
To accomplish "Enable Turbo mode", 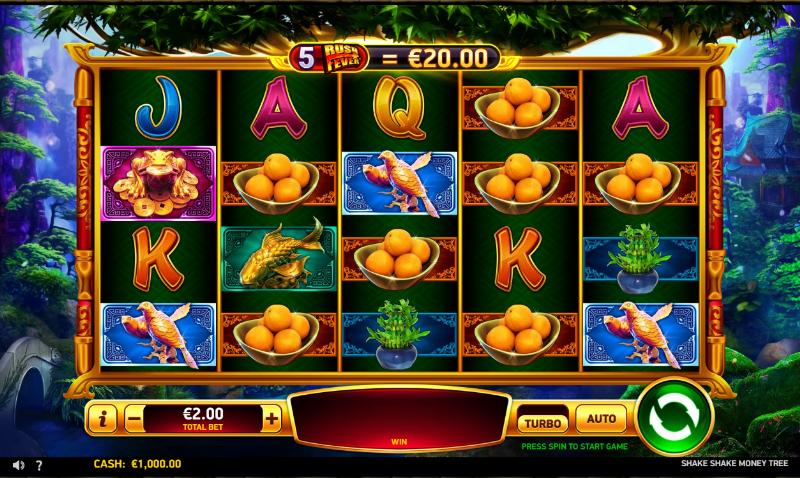I will point(542,419).
